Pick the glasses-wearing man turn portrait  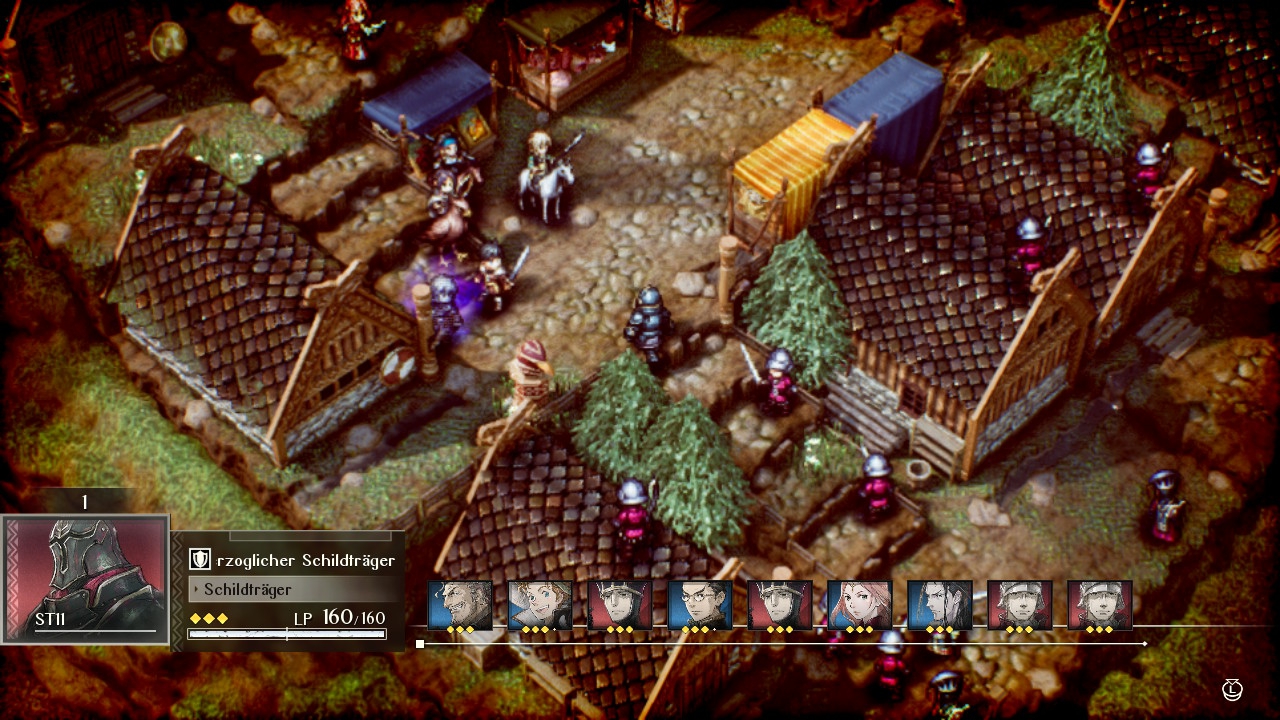[x=700, y=604]
